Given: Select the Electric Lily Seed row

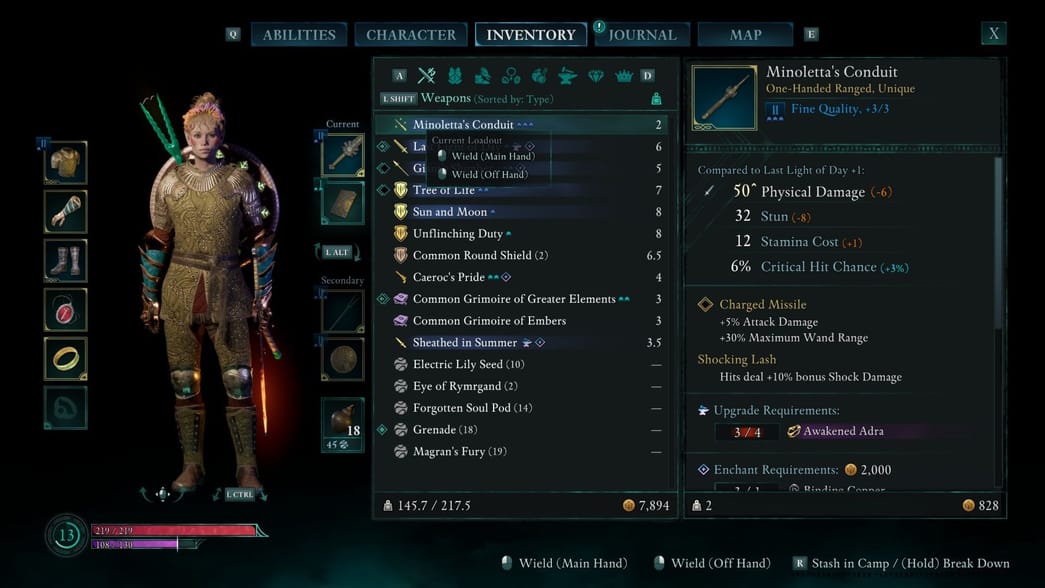Looking at the screenshot, I should 458,365.
